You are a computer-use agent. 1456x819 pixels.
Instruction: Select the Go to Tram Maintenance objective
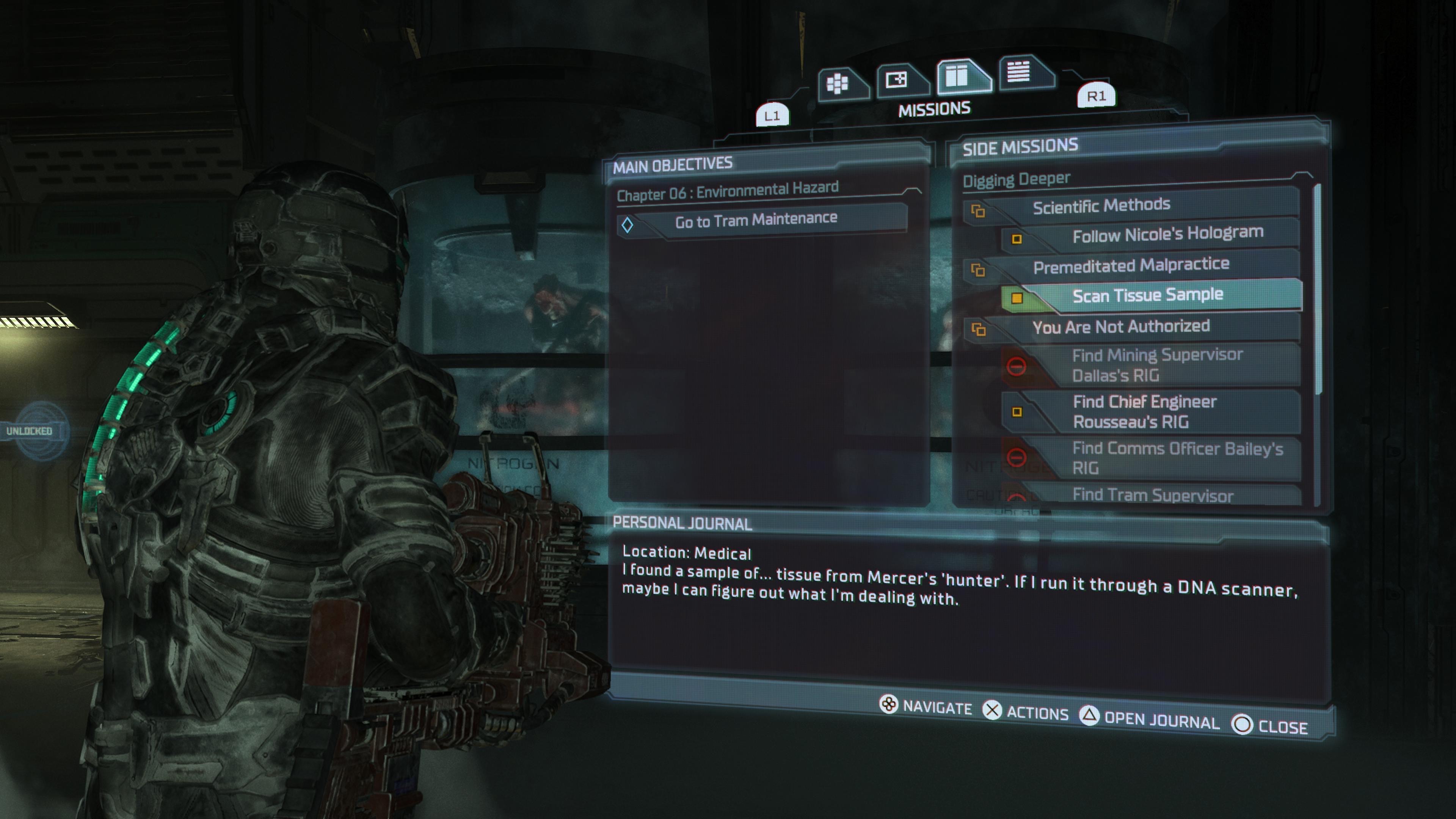click(756, 220)
